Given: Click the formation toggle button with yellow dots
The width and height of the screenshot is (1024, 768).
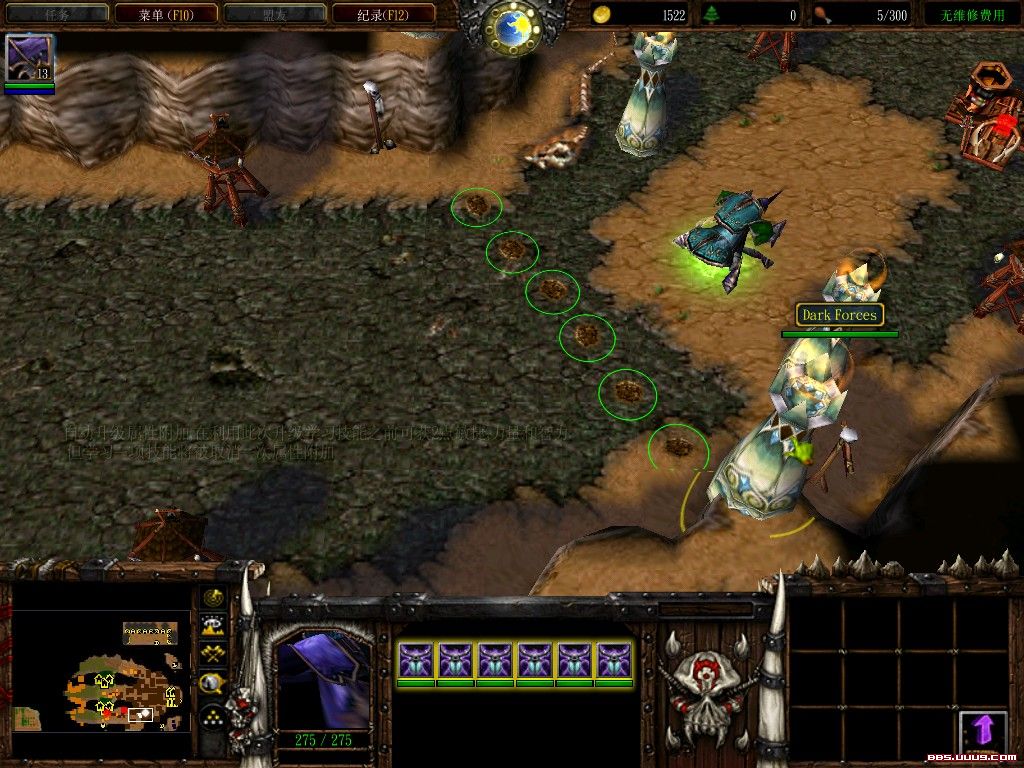Looking at the screenshot, I should [x=213, y=716].
